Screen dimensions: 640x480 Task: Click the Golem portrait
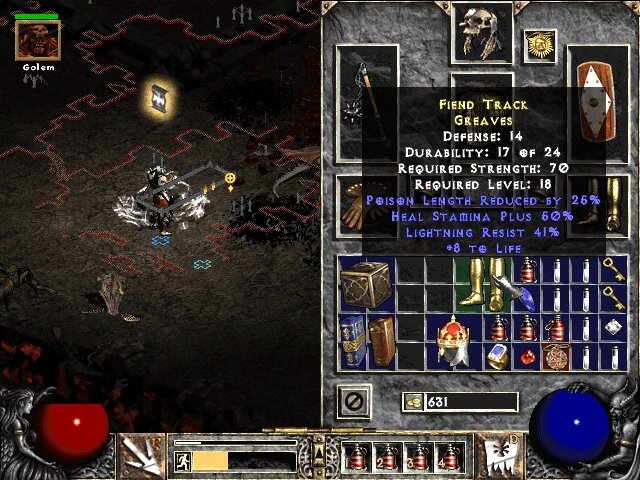[38, 40]
